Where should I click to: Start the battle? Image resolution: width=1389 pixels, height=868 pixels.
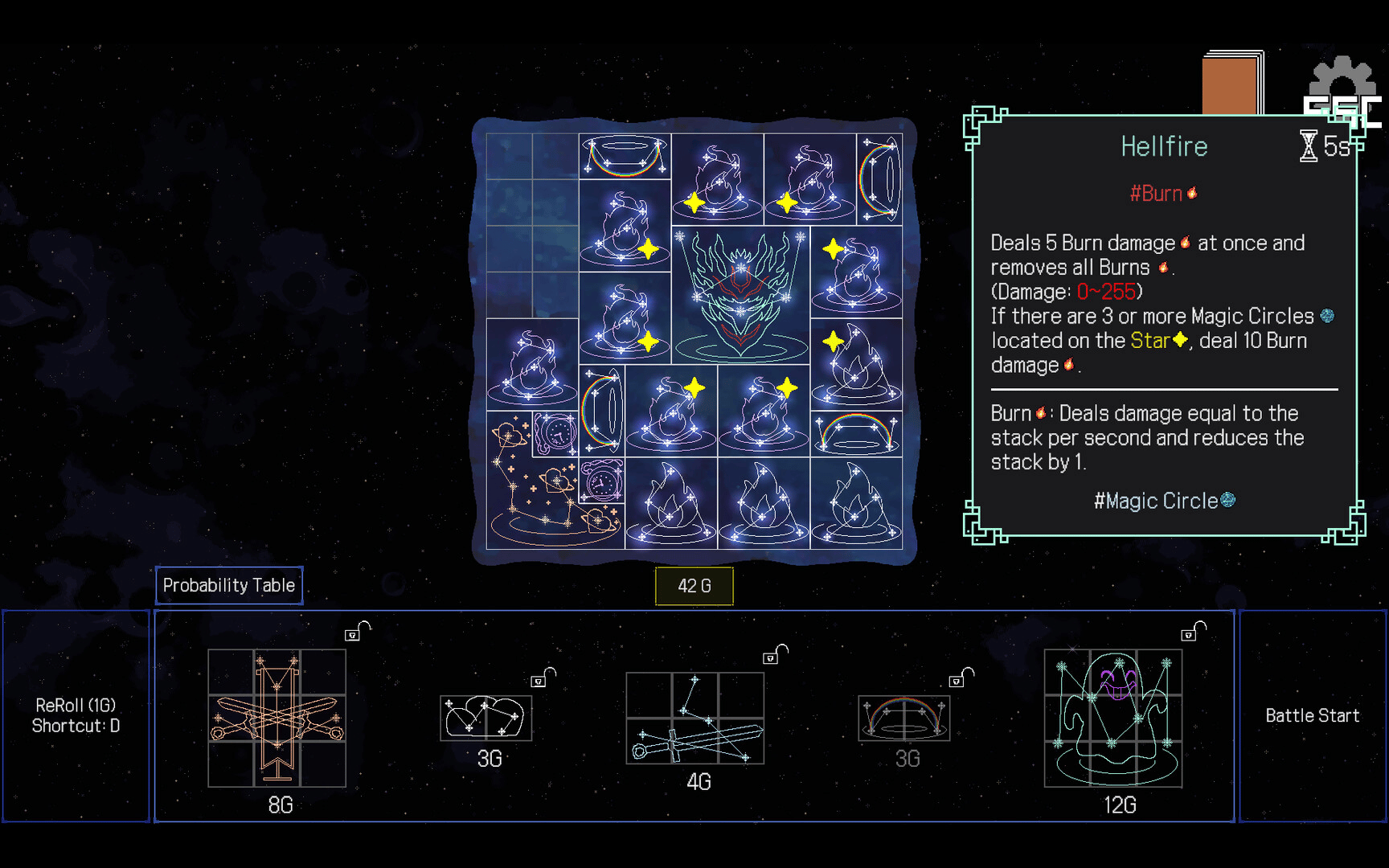pos(1312,715)
